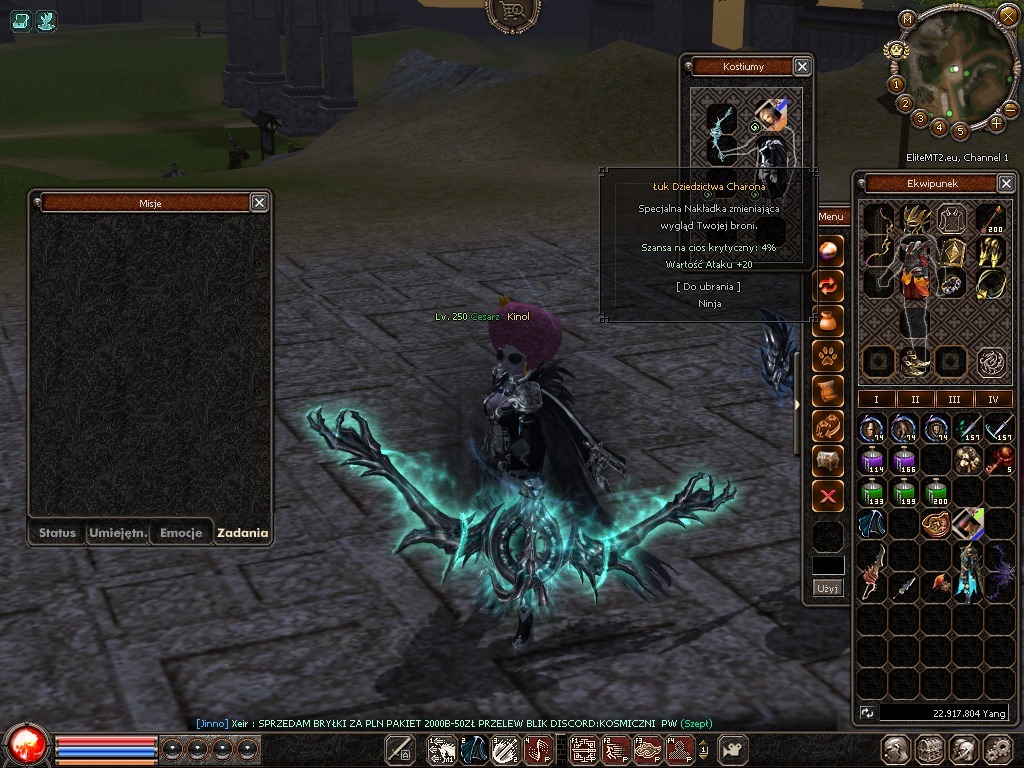Open inventory page II
The image size is (1024, 768).
point(915,399)
